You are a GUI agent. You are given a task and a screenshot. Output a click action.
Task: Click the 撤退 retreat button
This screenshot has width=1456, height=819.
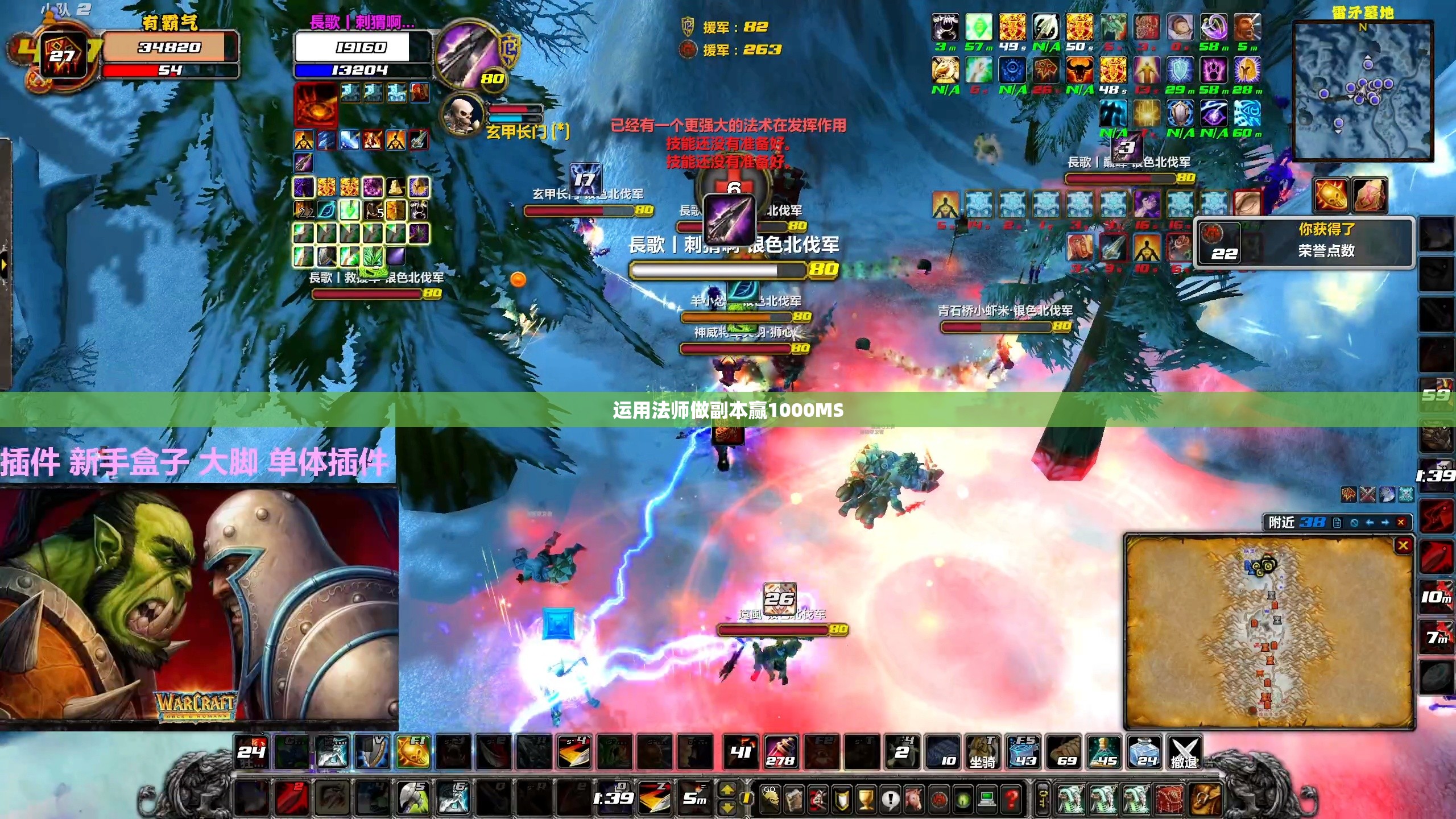click(x=1184, y=752)
